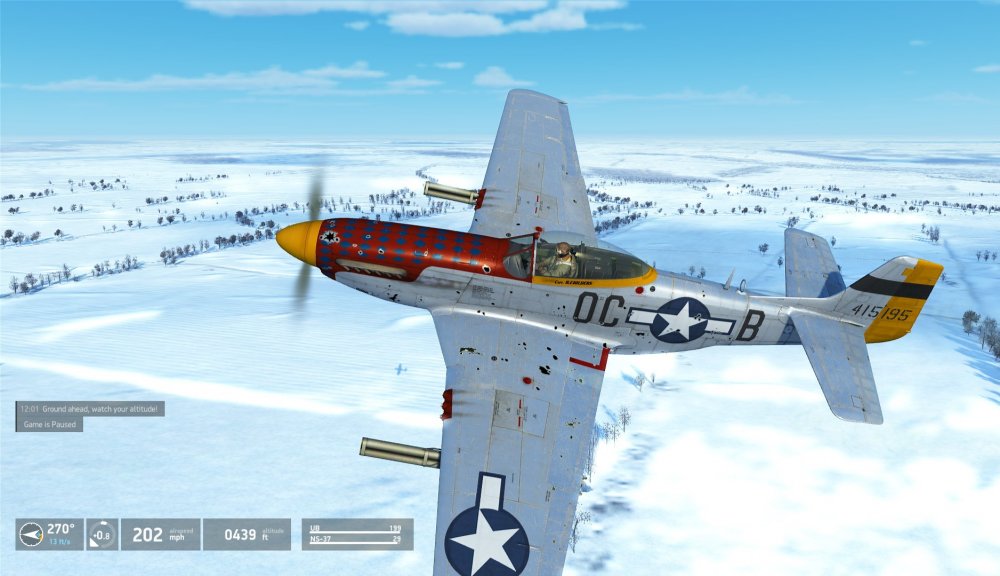Viewport: 1000px width, 576px height.
Task: Click the compass heading icon
Action: click(31, 534)
